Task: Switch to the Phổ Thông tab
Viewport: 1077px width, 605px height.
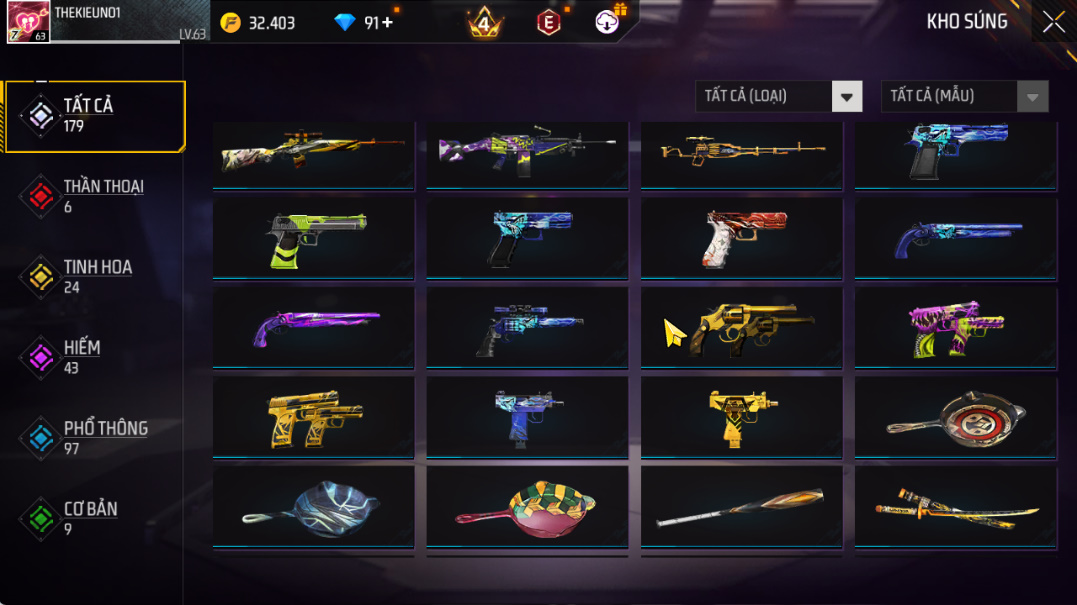Action: (95, 438)
